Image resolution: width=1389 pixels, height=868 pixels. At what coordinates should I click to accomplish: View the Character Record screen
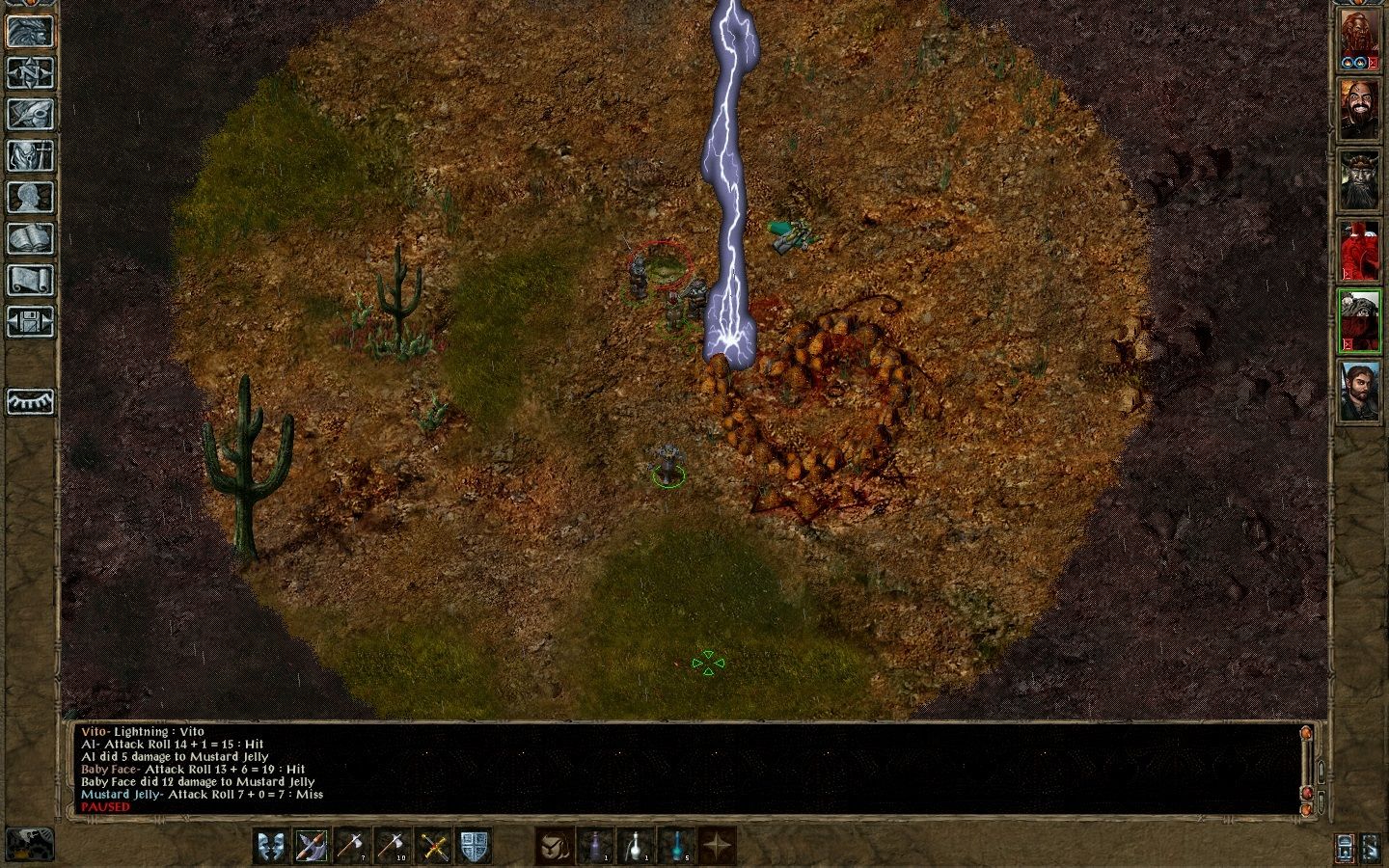click(x=30, y=196)
